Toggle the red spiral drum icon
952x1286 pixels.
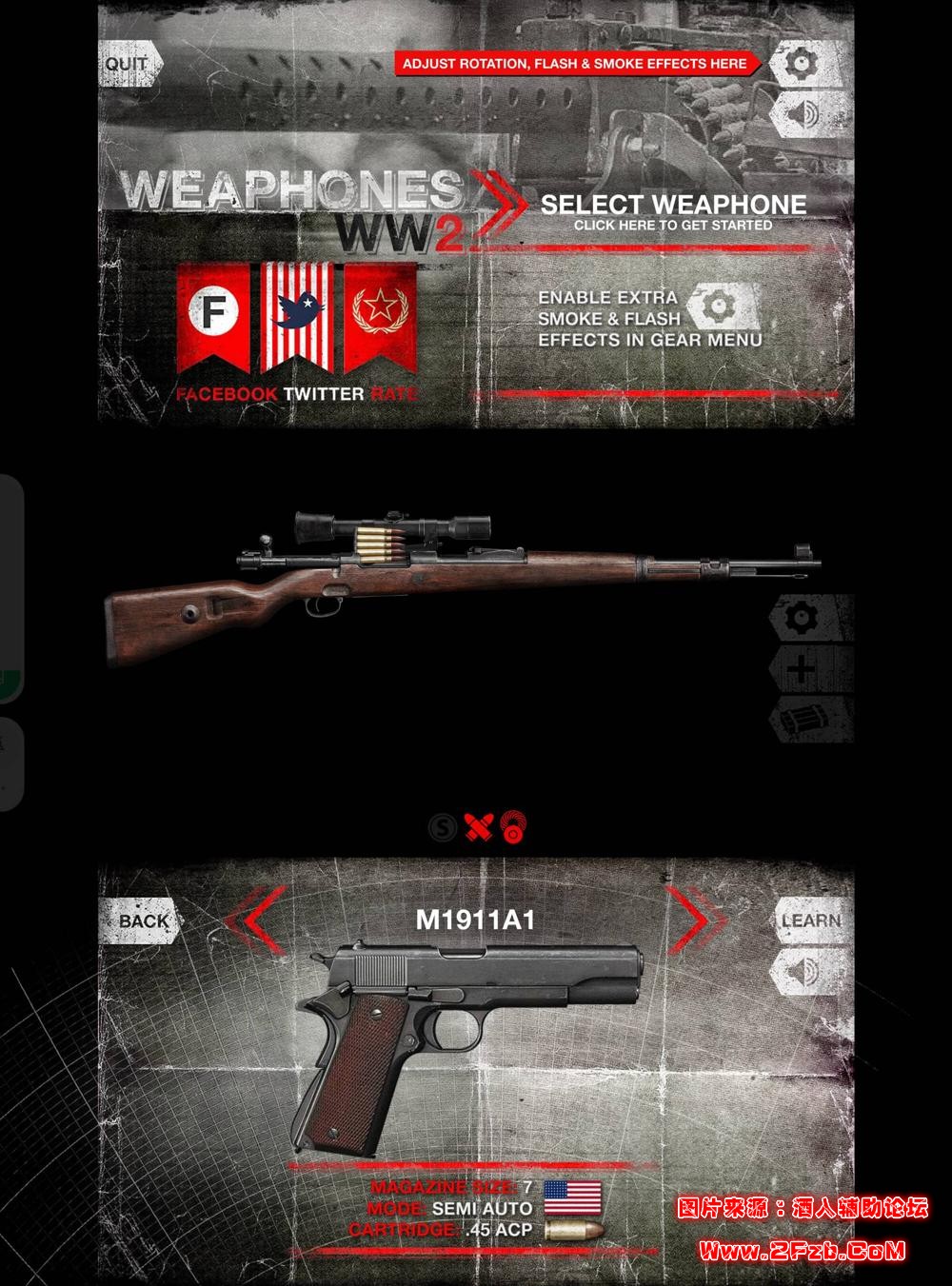coord(514,827)
